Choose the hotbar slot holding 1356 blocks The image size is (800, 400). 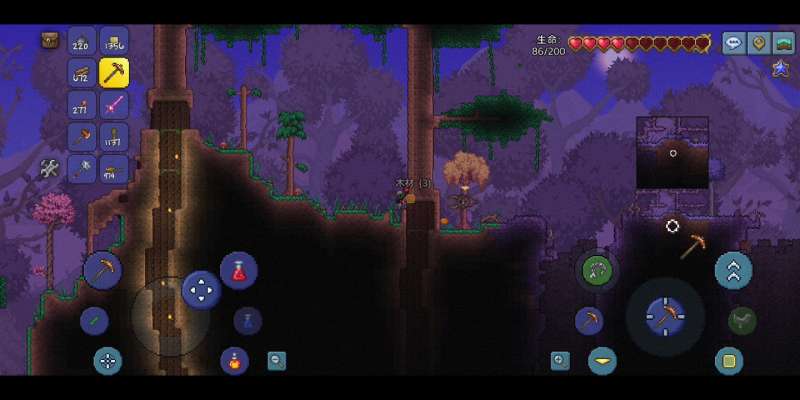click(114, 41)
